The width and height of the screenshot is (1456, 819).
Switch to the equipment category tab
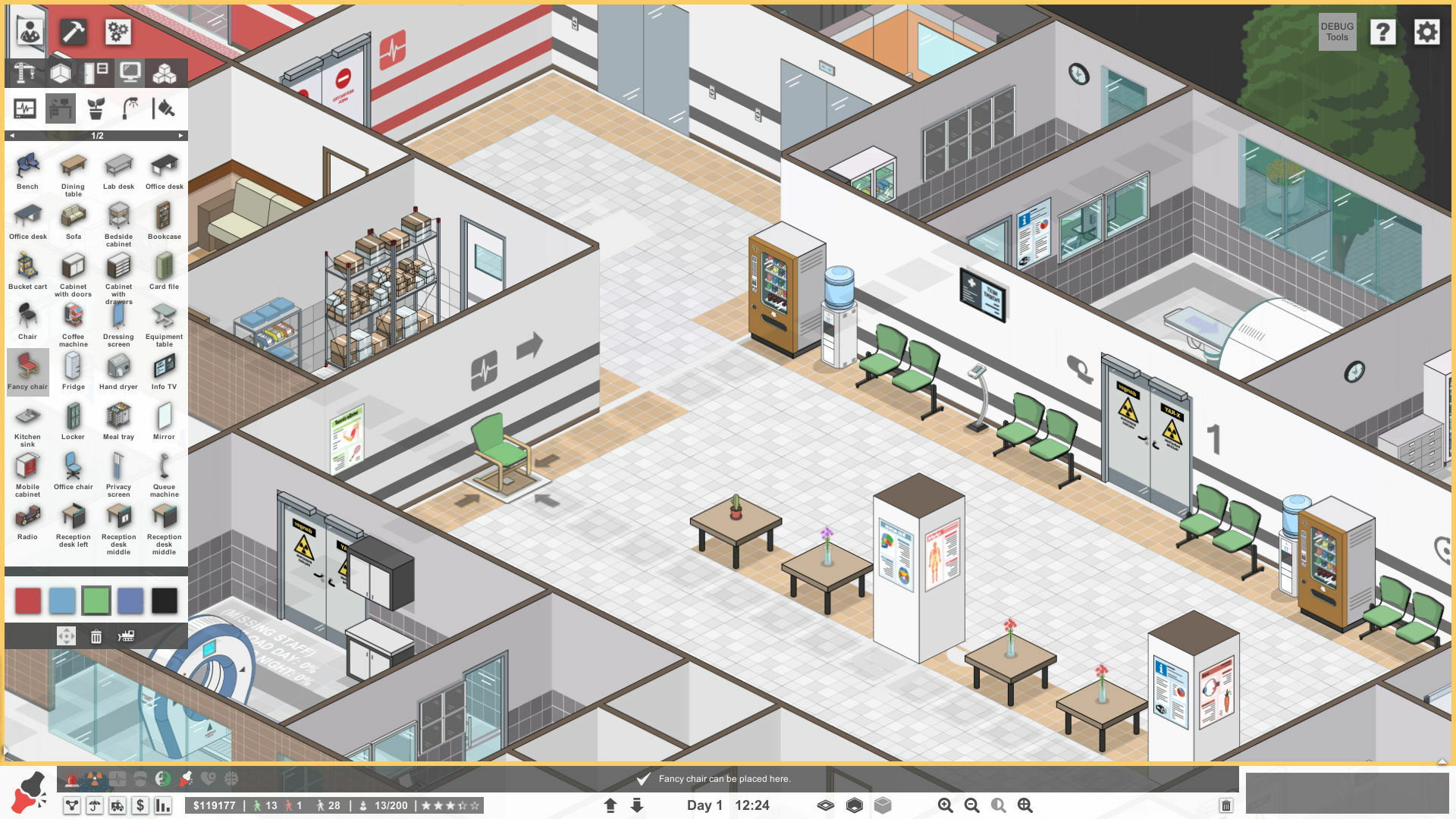[25, 108]
